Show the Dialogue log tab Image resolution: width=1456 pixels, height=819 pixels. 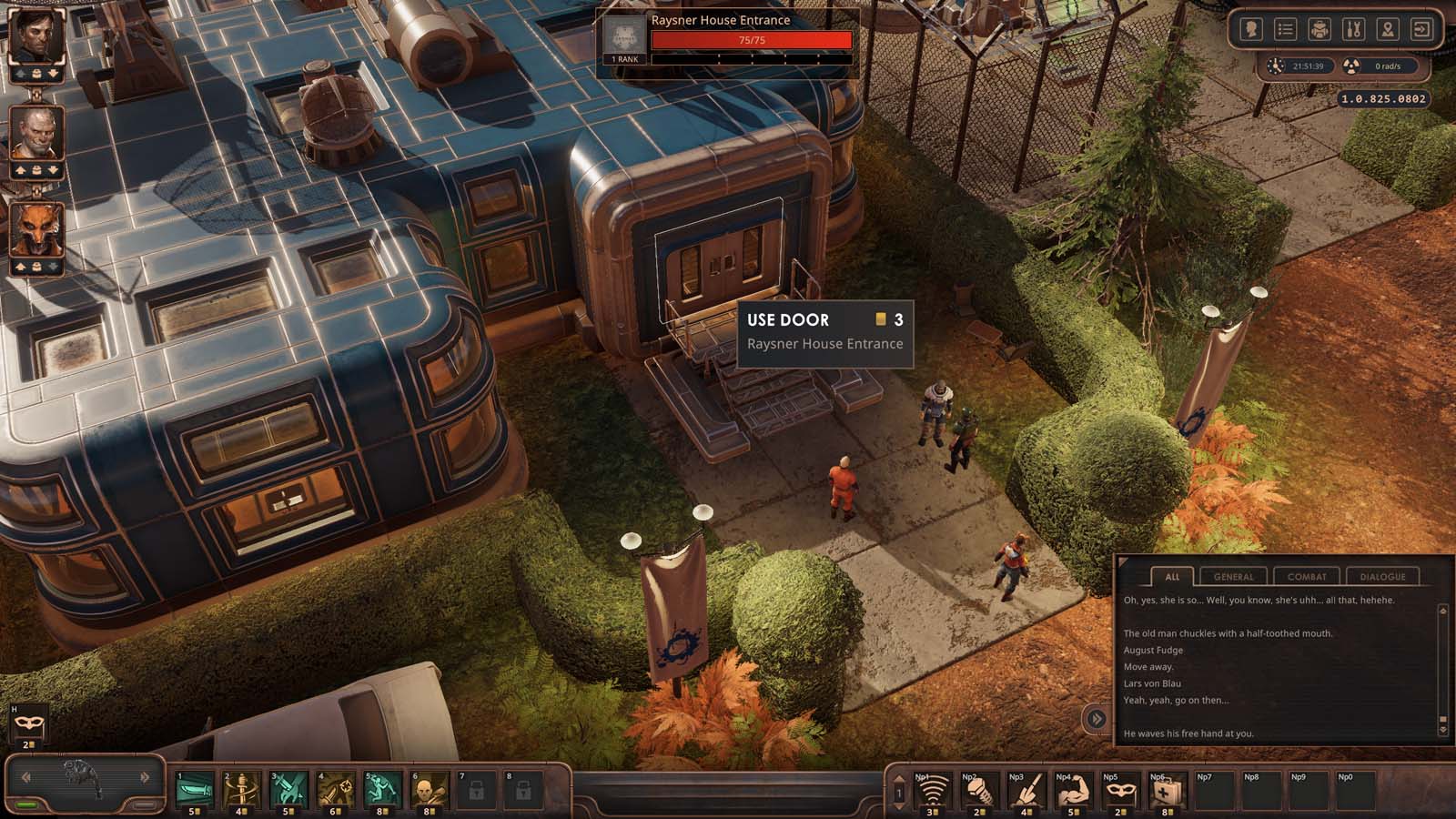click(x=1382, y=576)
